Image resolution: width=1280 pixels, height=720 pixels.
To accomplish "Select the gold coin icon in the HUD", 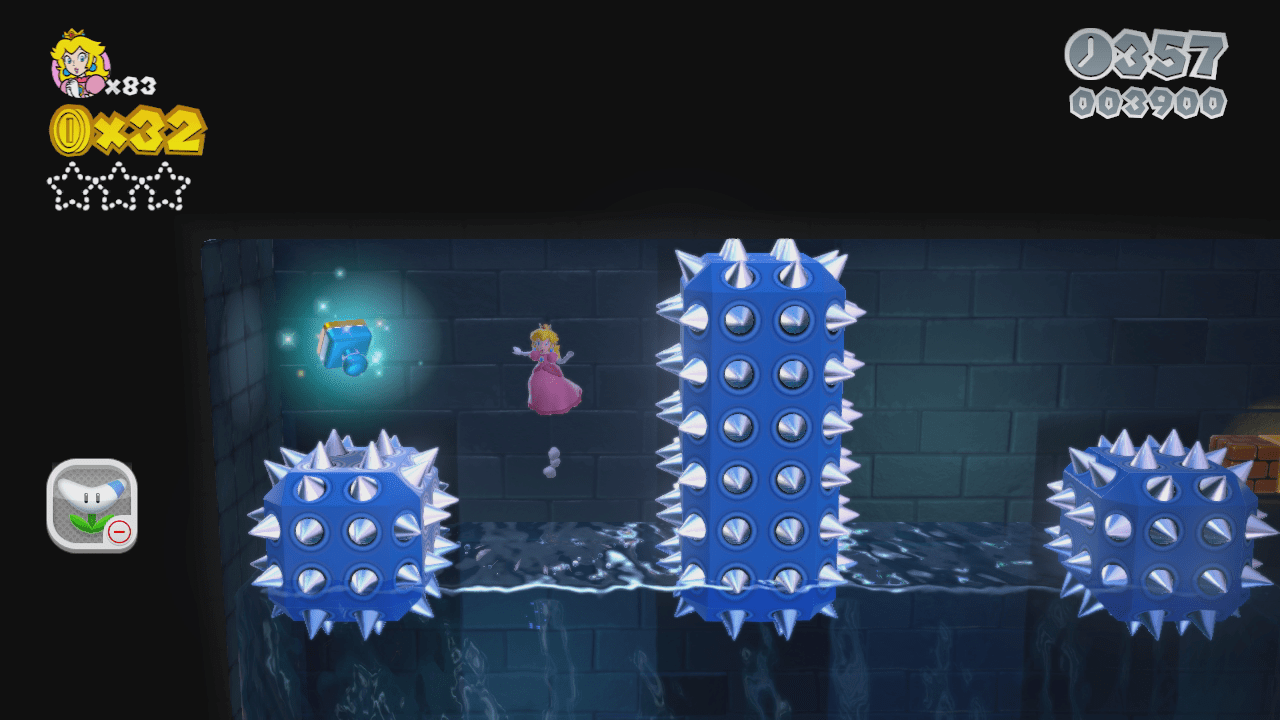I will click(70, 130).
